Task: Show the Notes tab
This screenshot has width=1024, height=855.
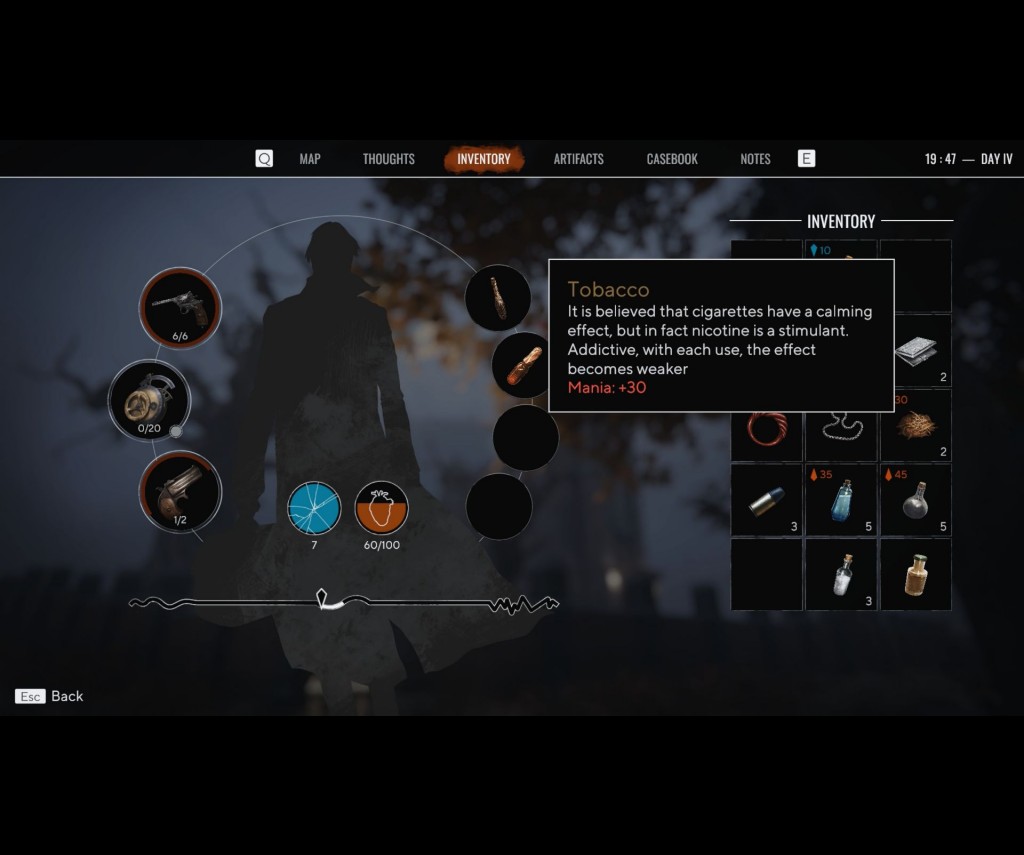Action: pyautogui.click(x=755, y=159)
